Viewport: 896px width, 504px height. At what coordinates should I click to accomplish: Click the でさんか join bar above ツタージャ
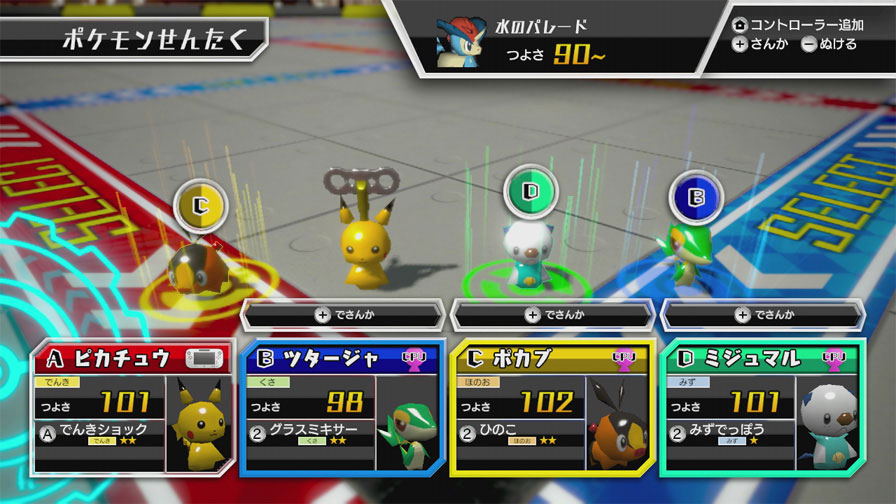(344, 314)
